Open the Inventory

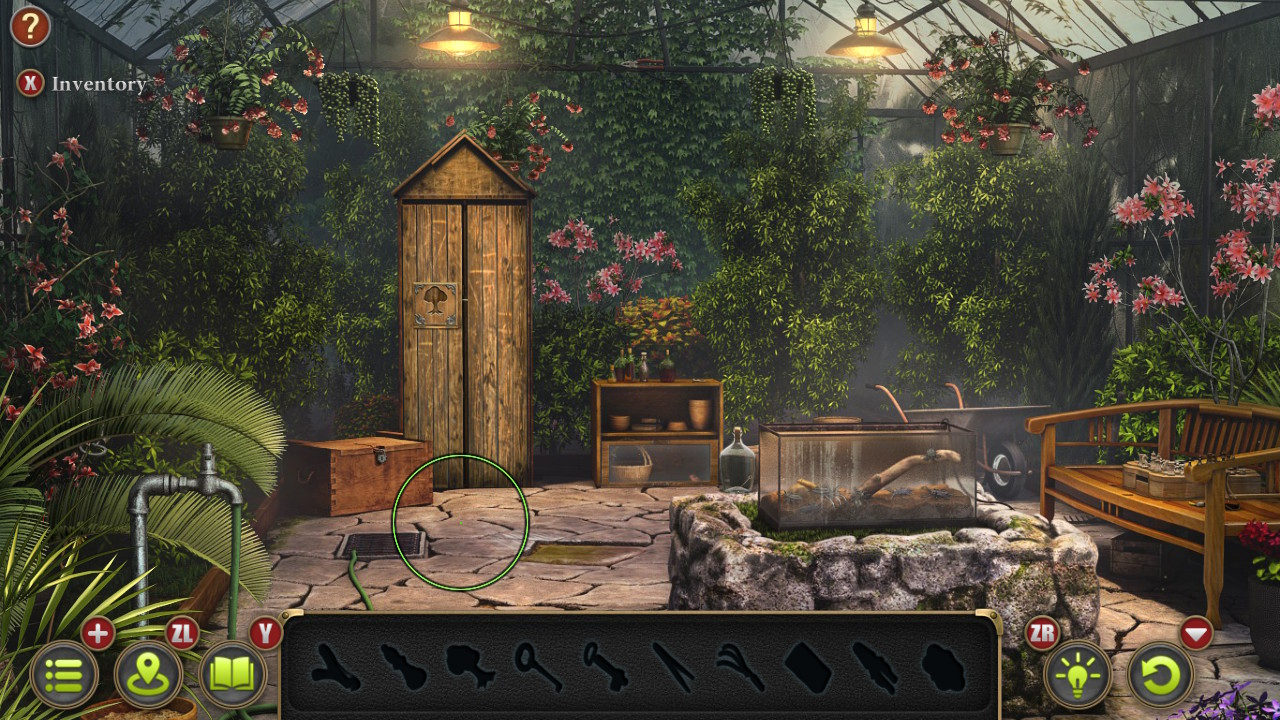(x=29, y=85)
